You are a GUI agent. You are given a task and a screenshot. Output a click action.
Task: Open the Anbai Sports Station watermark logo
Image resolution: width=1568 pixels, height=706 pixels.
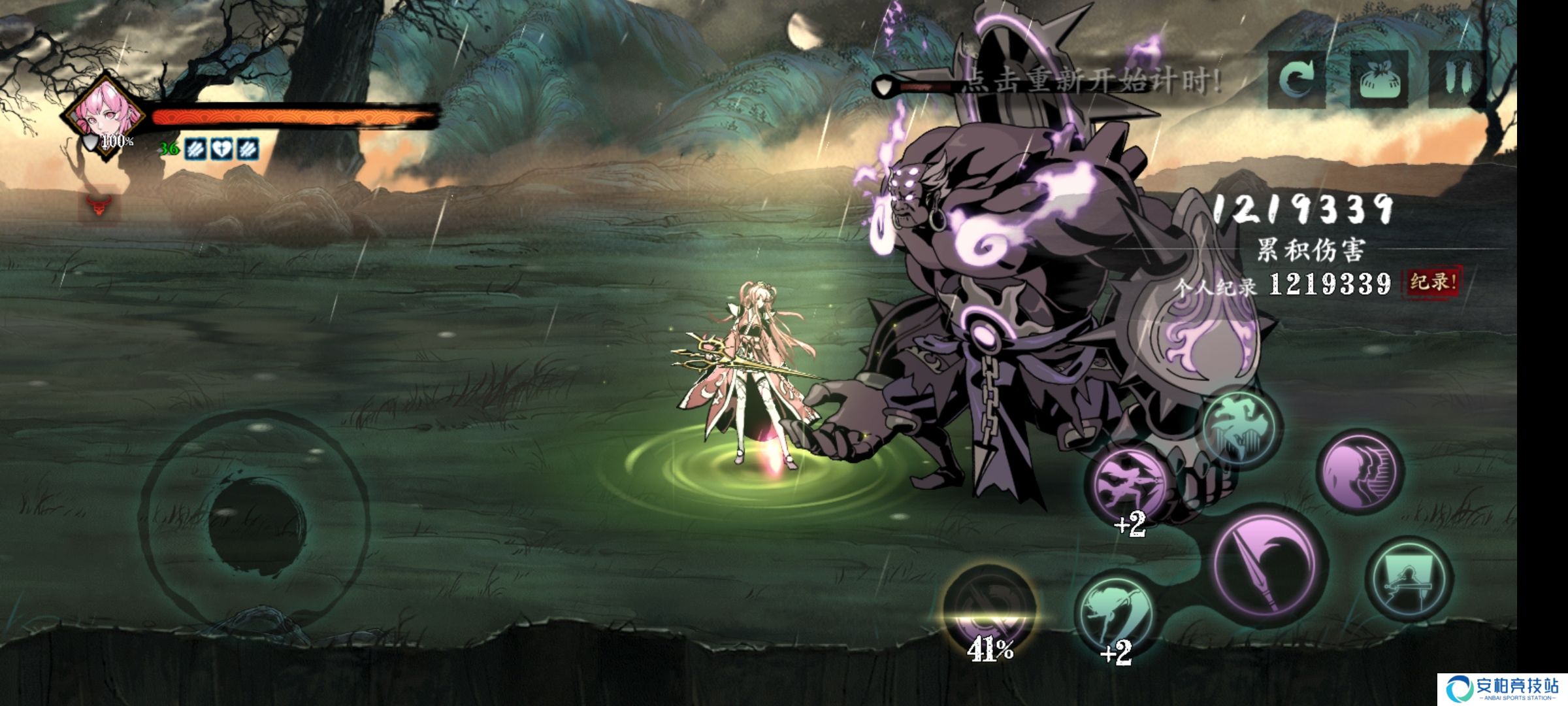(x=1502, y=689)
